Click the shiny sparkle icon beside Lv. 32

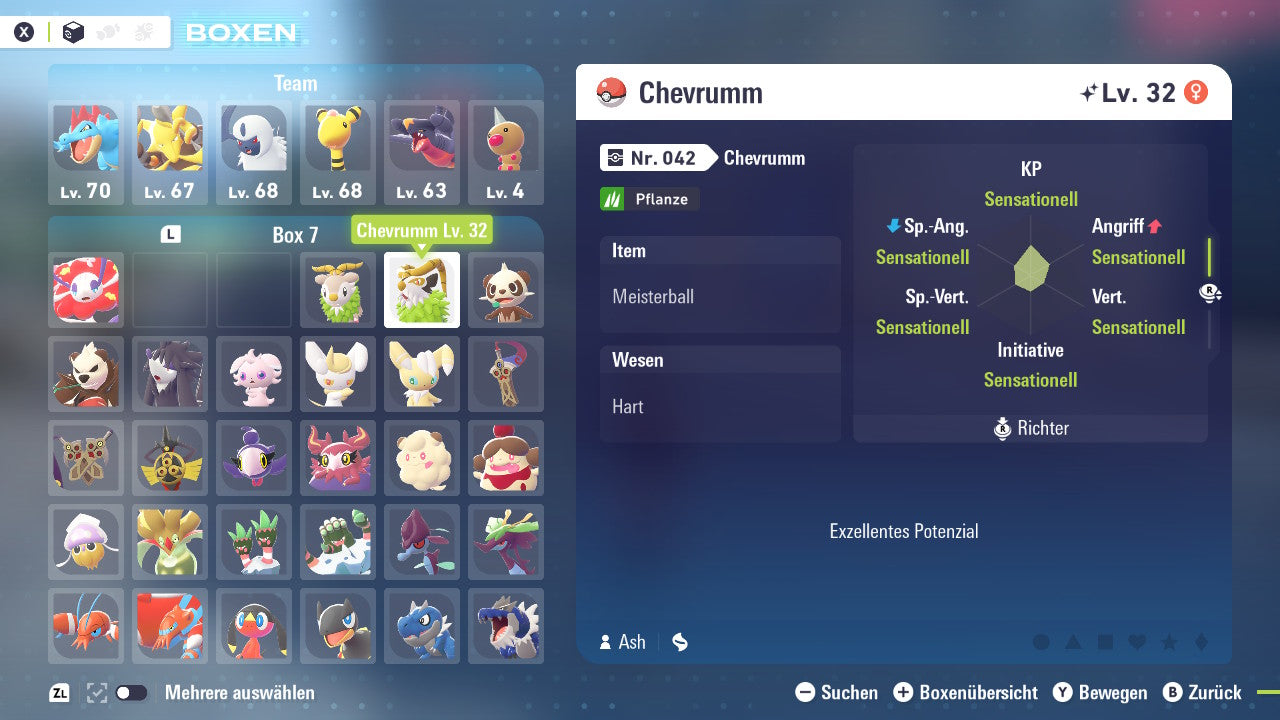coord(1089,92)
